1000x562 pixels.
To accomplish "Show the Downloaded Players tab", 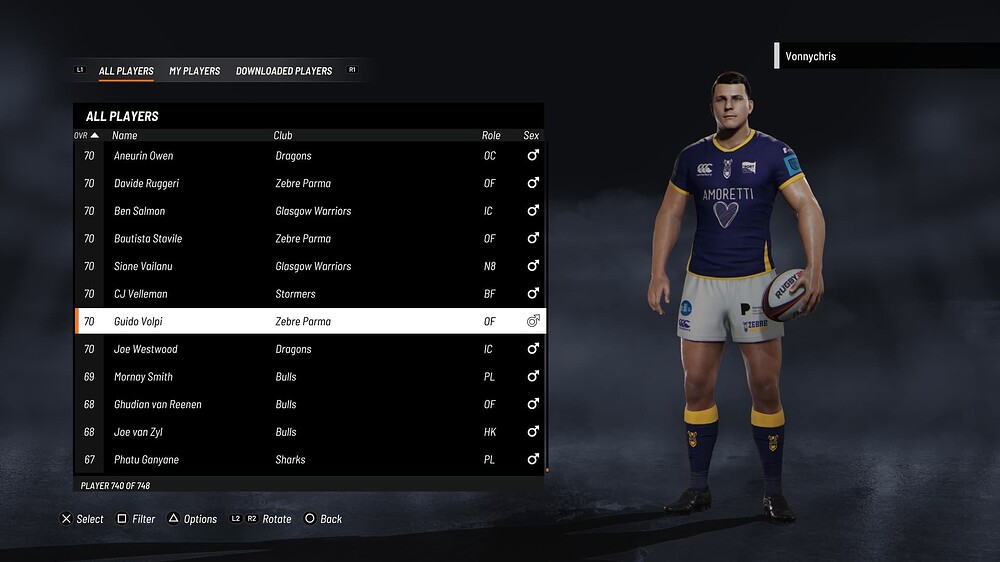I will click(284, 71).
